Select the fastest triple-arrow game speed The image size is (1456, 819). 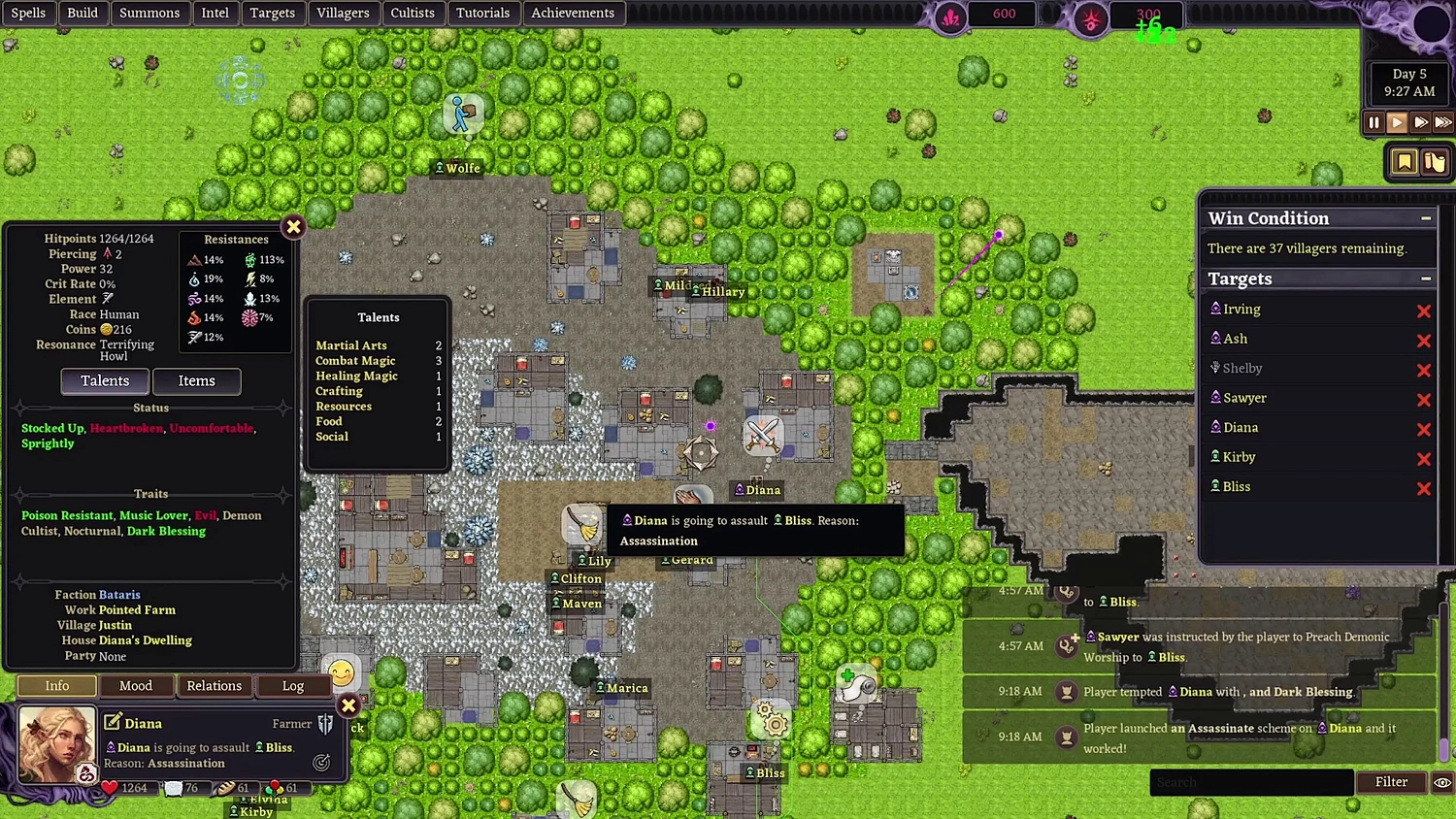coord(1443,122)
